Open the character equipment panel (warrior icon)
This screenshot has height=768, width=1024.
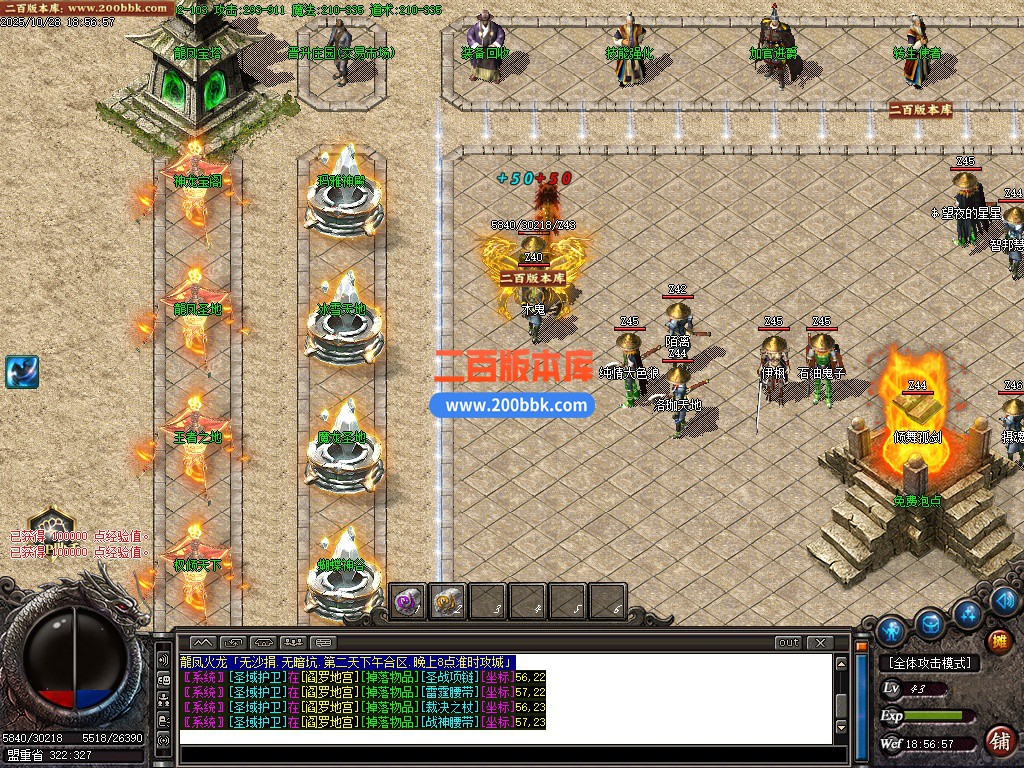(891, 631)
